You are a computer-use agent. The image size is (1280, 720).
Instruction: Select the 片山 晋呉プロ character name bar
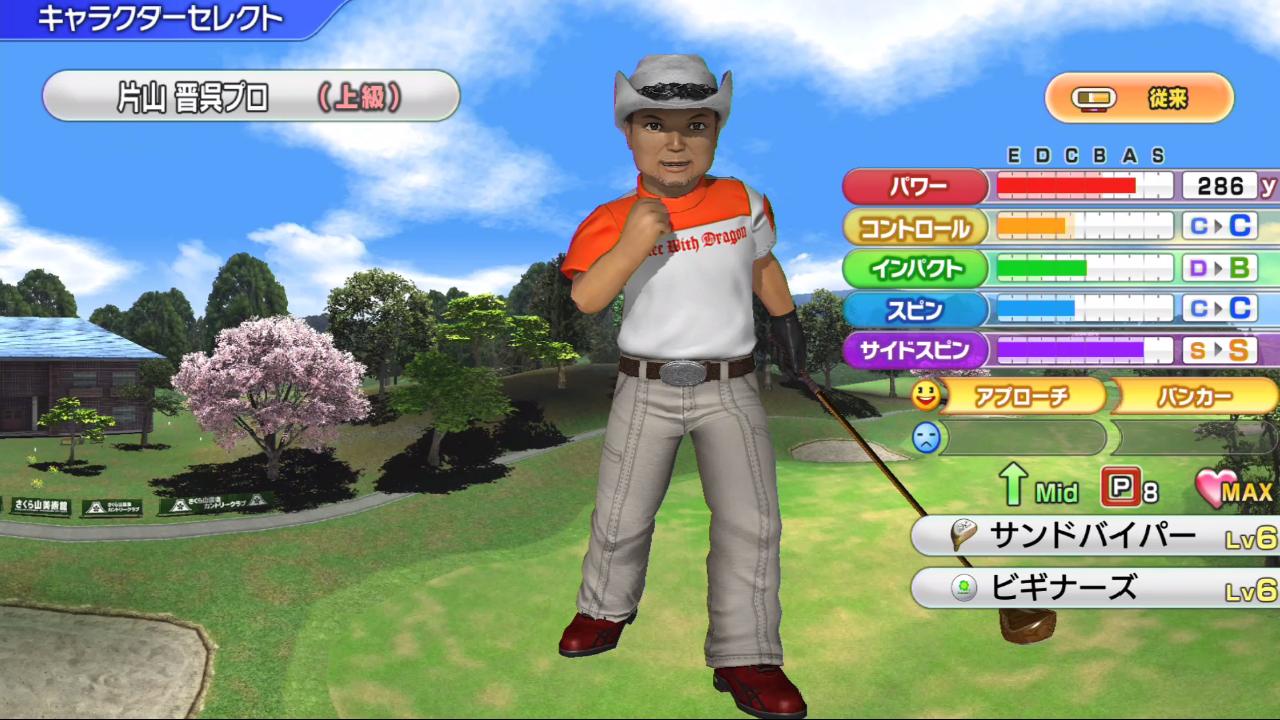pyautogui.click(x=250, y=97)
